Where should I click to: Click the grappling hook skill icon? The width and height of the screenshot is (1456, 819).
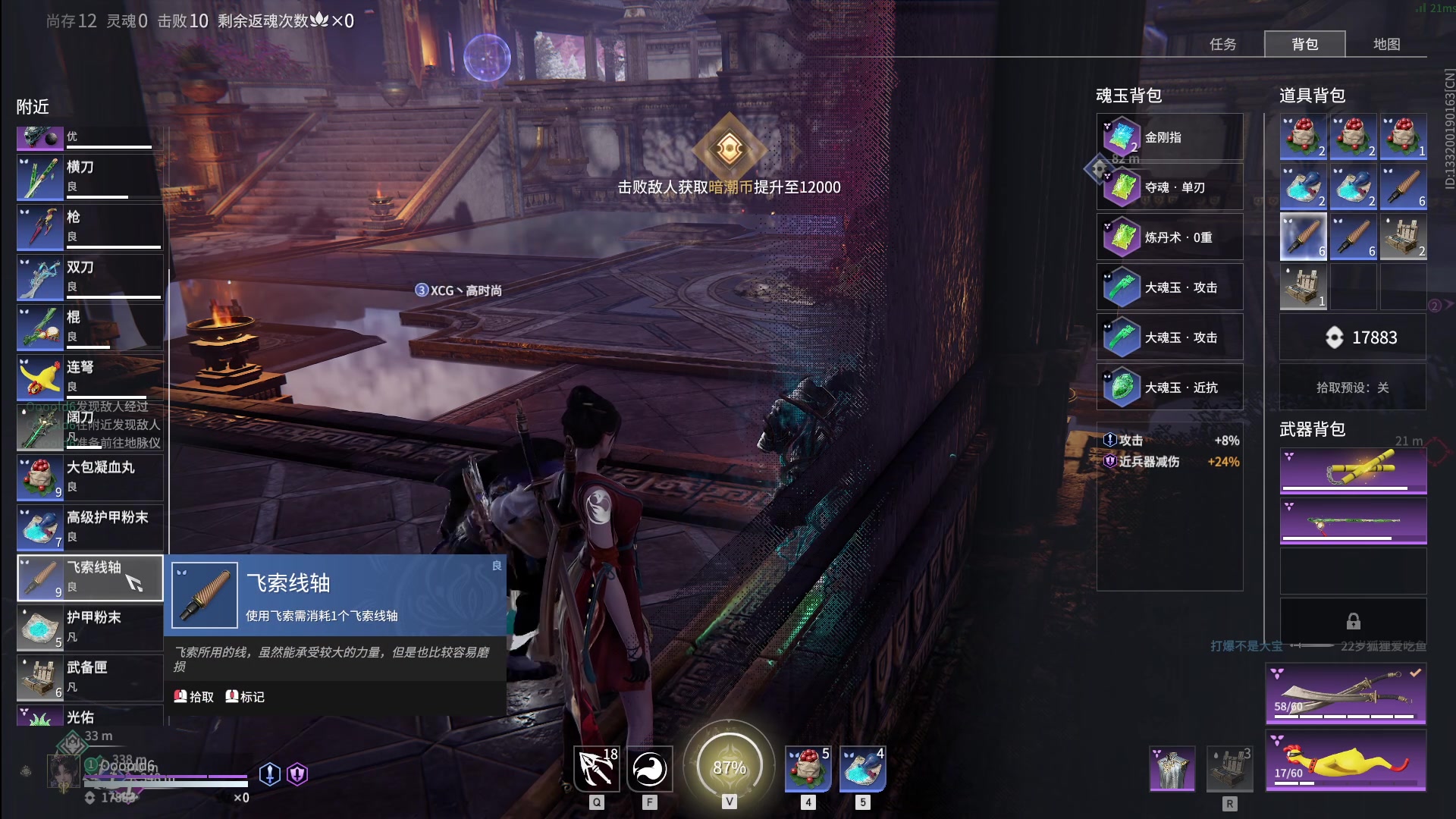(x=596, y=768)
